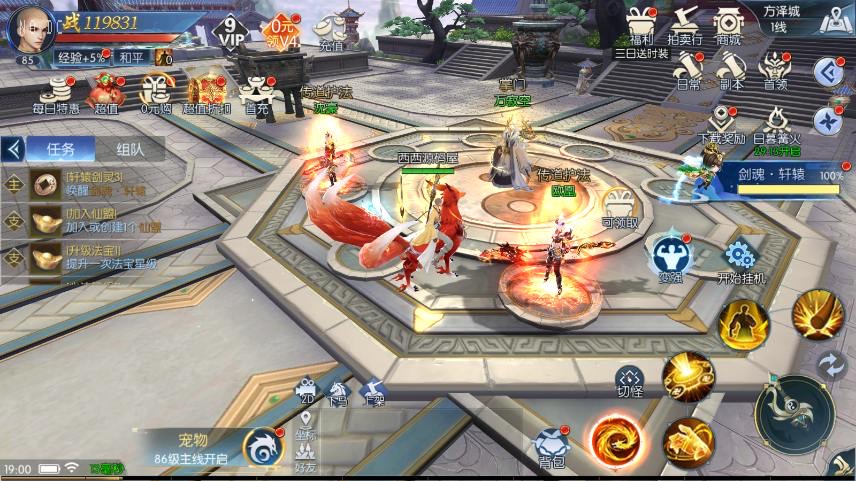Toggle the 2D camera view button
Viewport: 856px width, 481px height.
(x=306, y=390)
